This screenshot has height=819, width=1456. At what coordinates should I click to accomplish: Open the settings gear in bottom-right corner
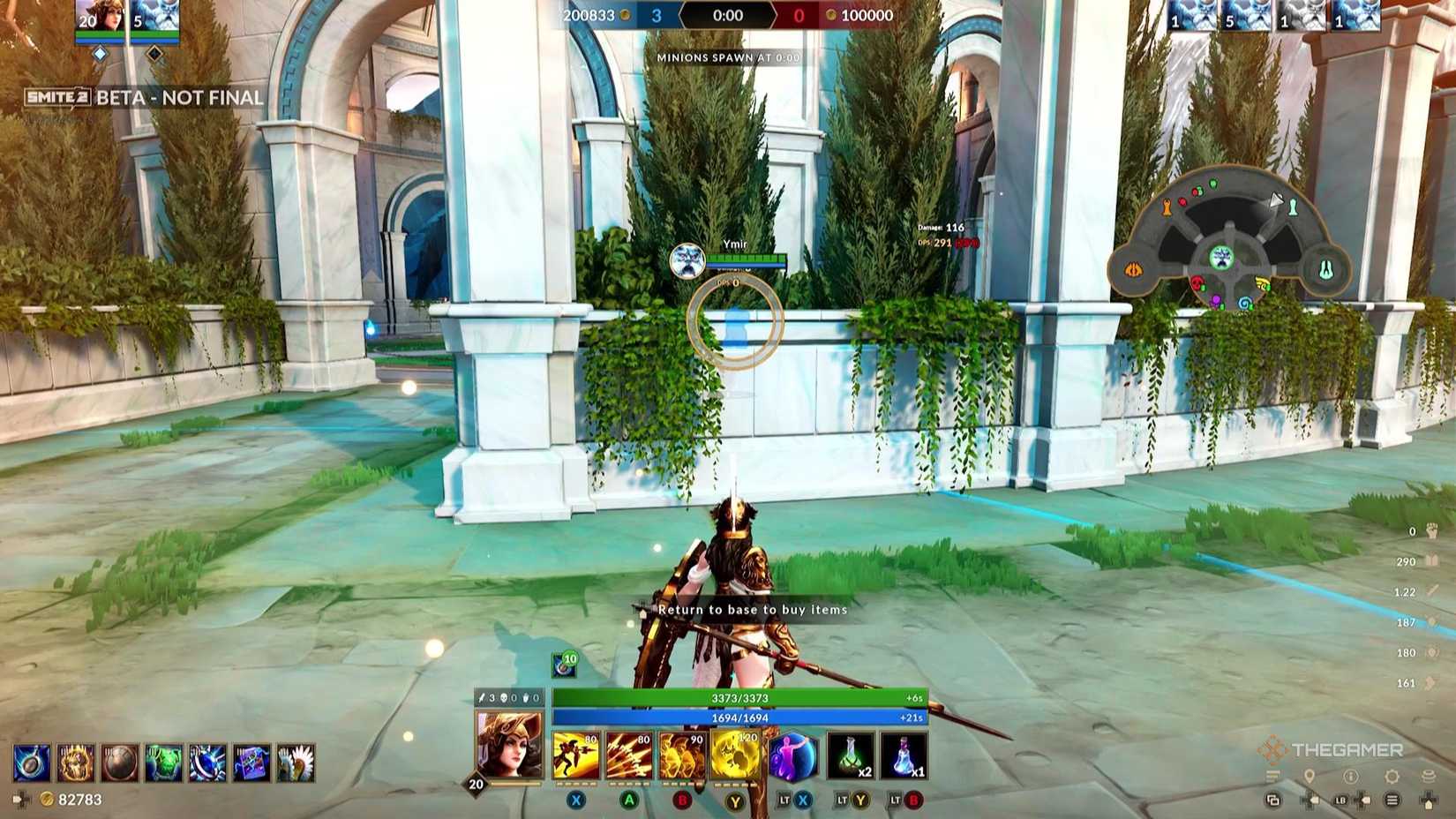tap(1392, 777)
